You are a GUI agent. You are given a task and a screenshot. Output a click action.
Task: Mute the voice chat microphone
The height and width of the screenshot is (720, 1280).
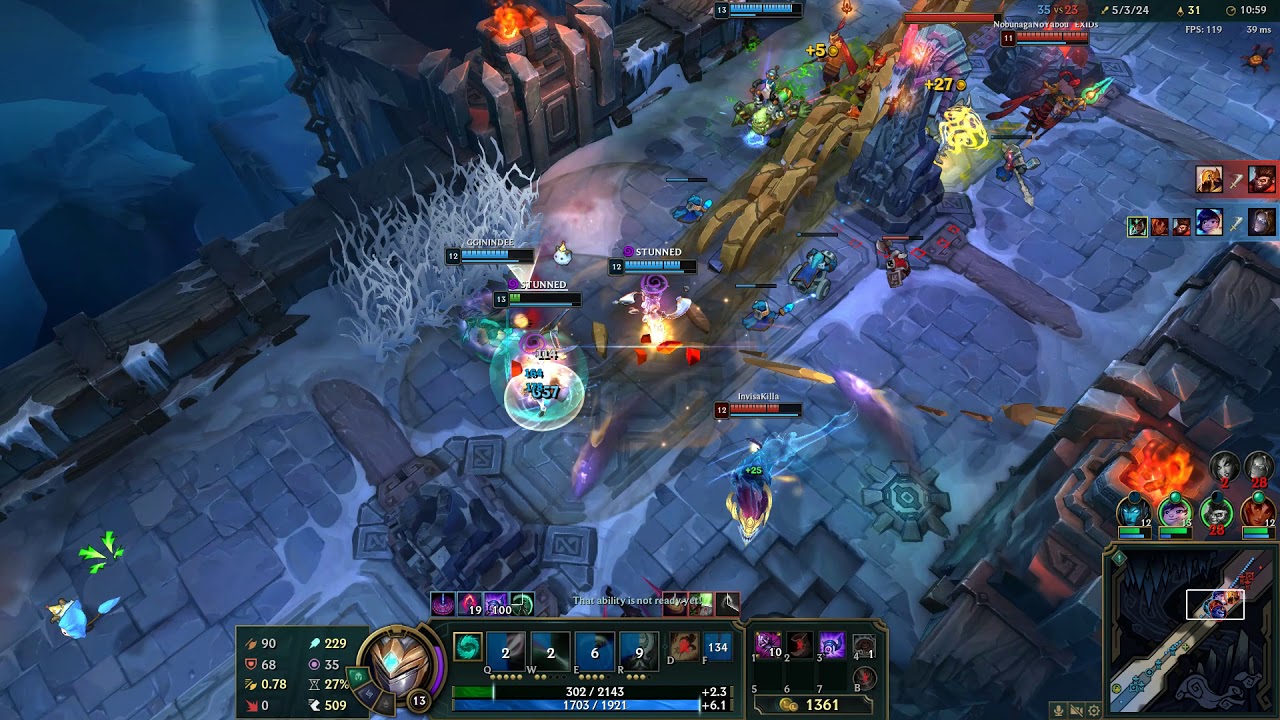point(1058,710)
